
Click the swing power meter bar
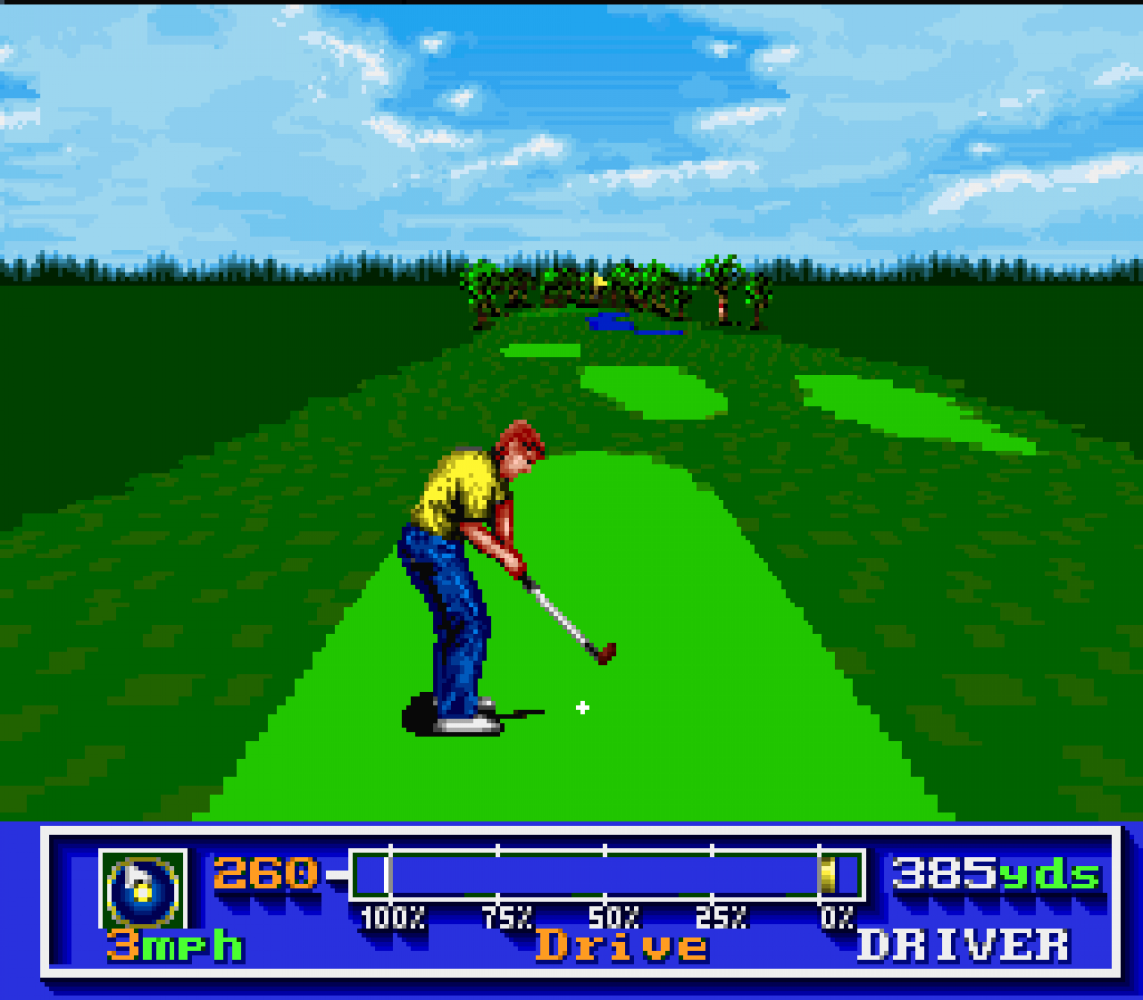[x=605, y=875]
